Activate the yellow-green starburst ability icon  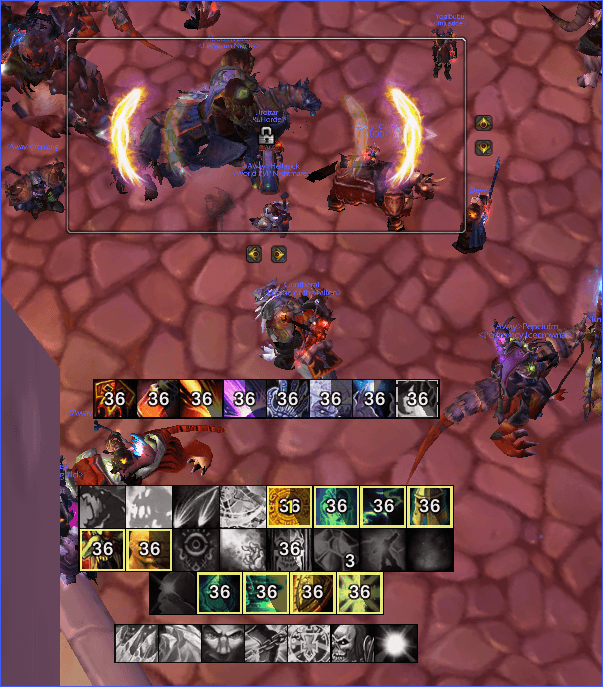(x=360, y=592)
